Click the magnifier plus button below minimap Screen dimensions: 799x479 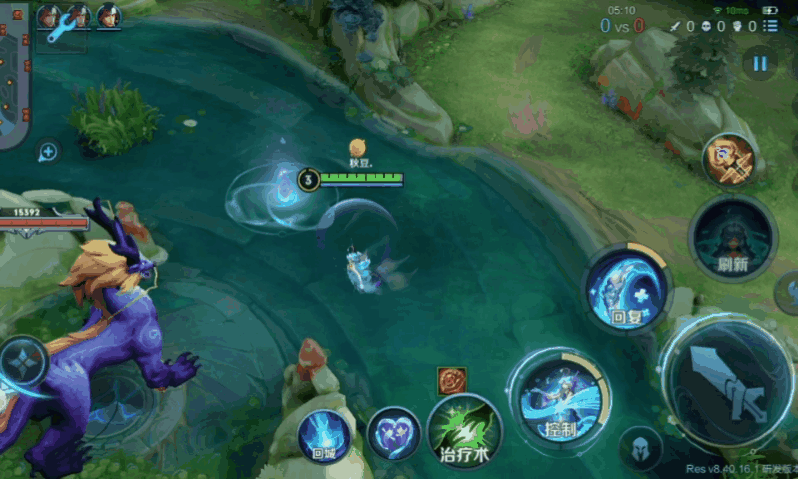tap(48, 152)
